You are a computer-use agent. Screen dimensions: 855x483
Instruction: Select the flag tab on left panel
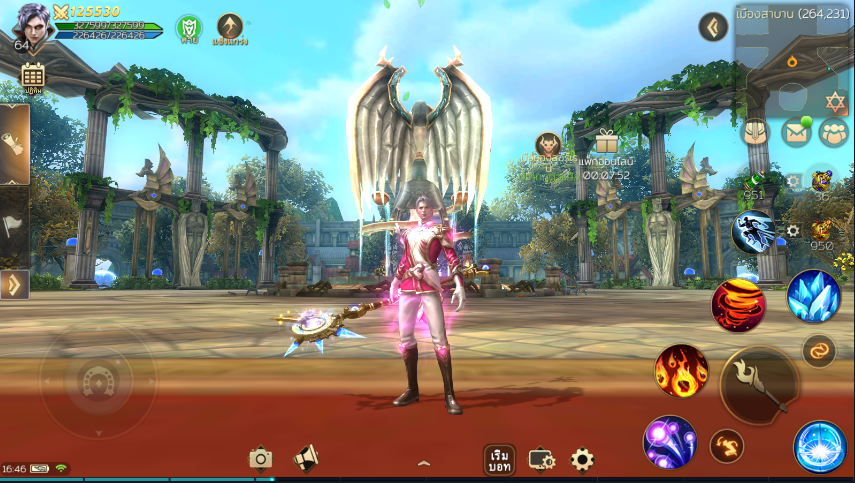point(14,226)
